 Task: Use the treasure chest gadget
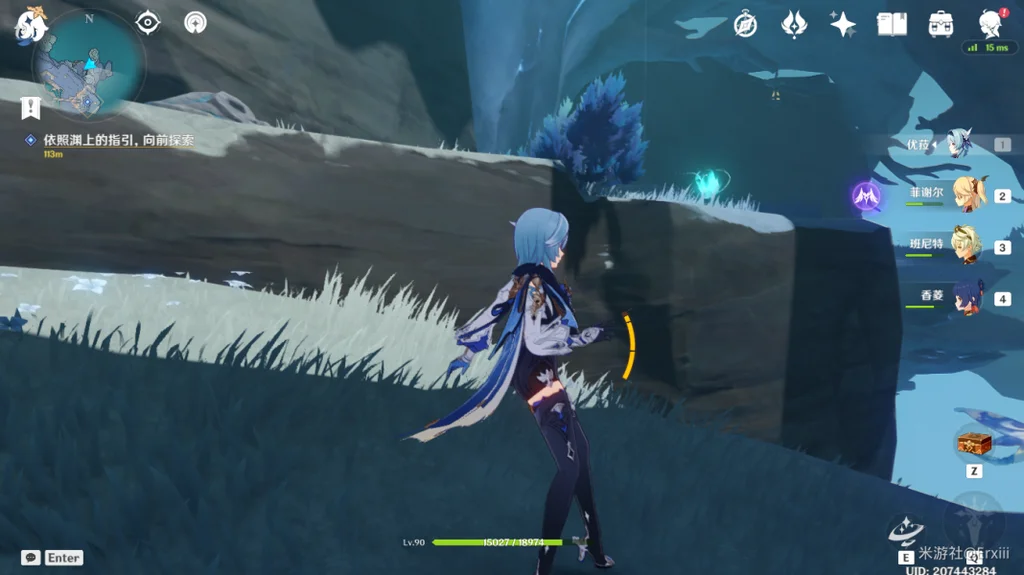[x=973, y=443]
